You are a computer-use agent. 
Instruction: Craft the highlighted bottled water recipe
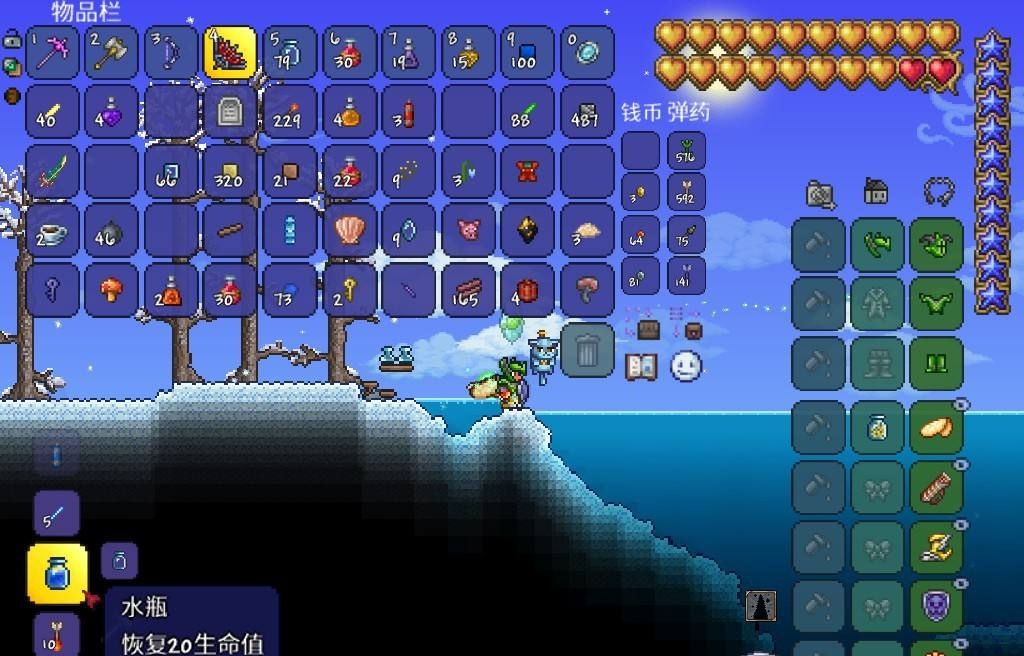pos(58,574)
